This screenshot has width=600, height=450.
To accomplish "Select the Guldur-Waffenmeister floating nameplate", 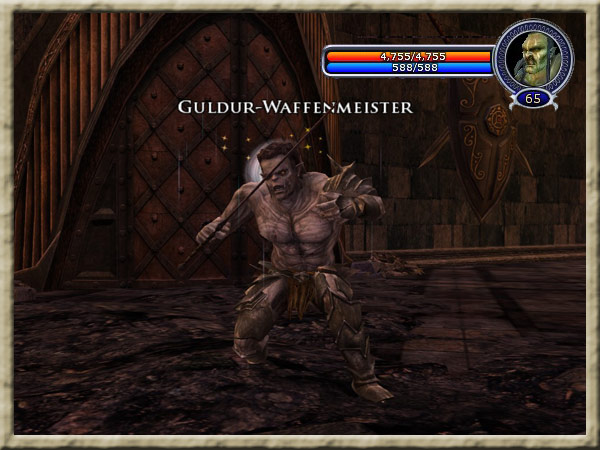I will (295, 106).
